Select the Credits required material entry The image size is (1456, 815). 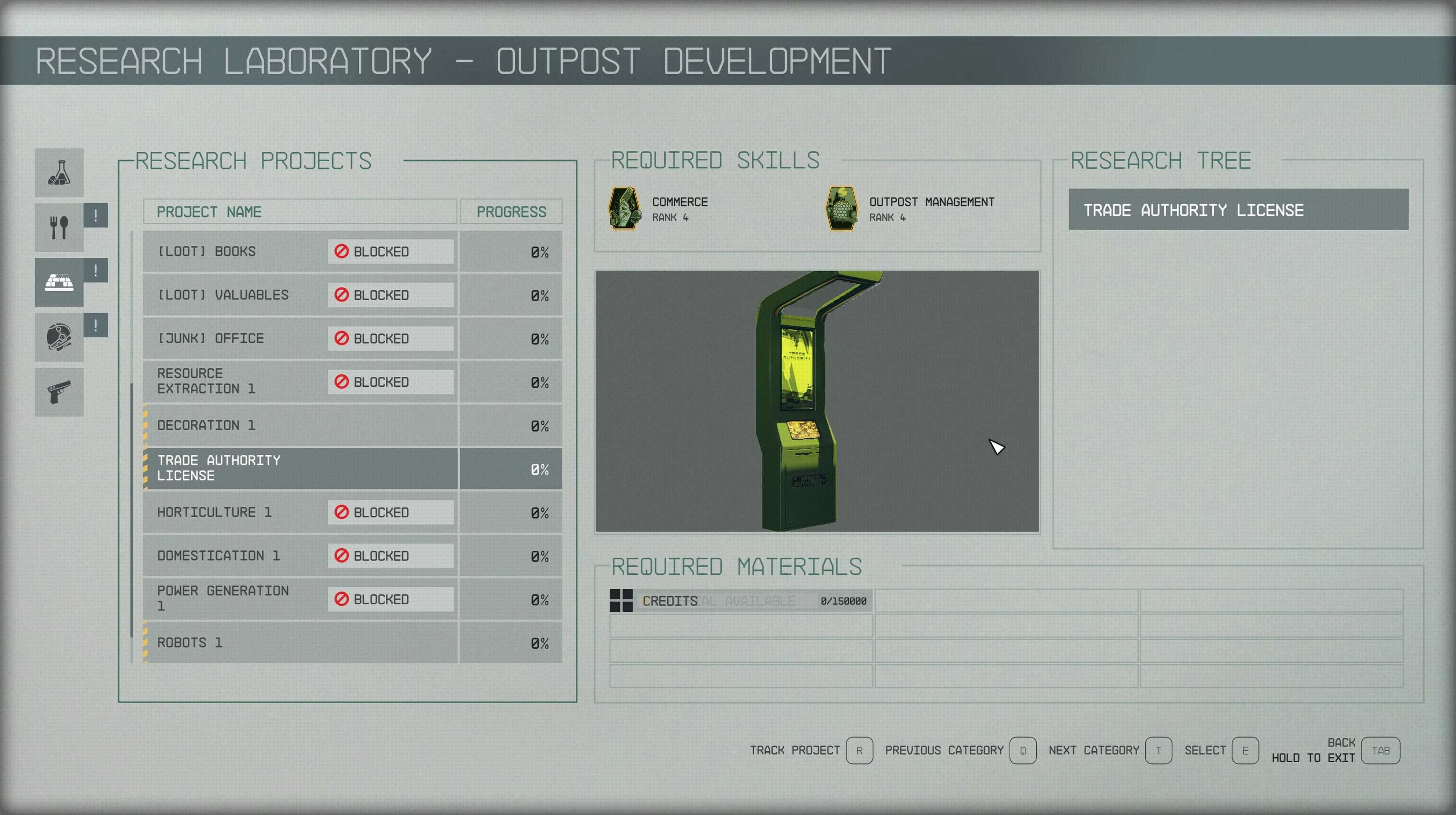tap(740, 601)
